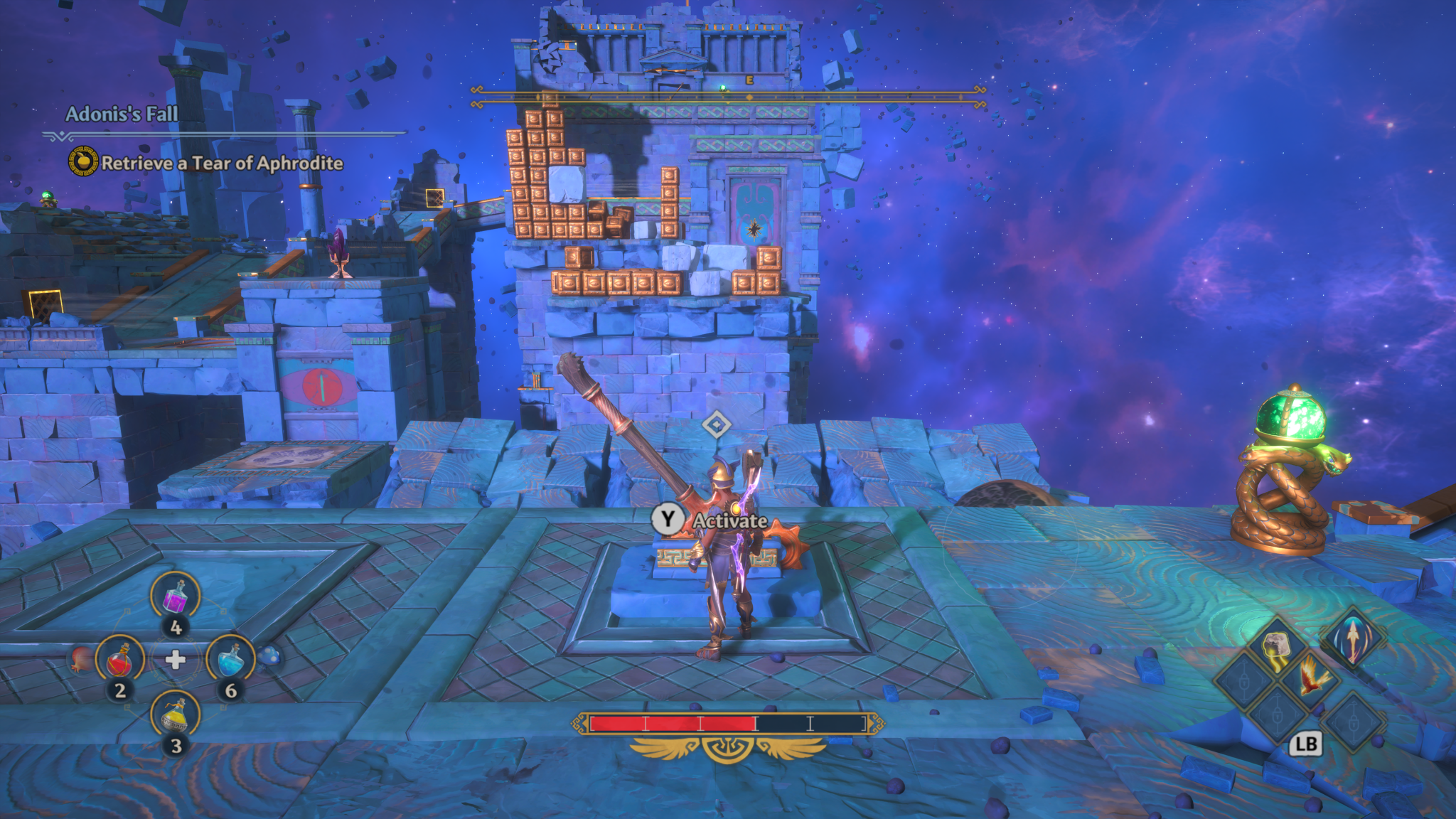The image size is (1456, 819).
Task: Click the top compass bar
Action: pyautogui.click(x=728, y=97)
